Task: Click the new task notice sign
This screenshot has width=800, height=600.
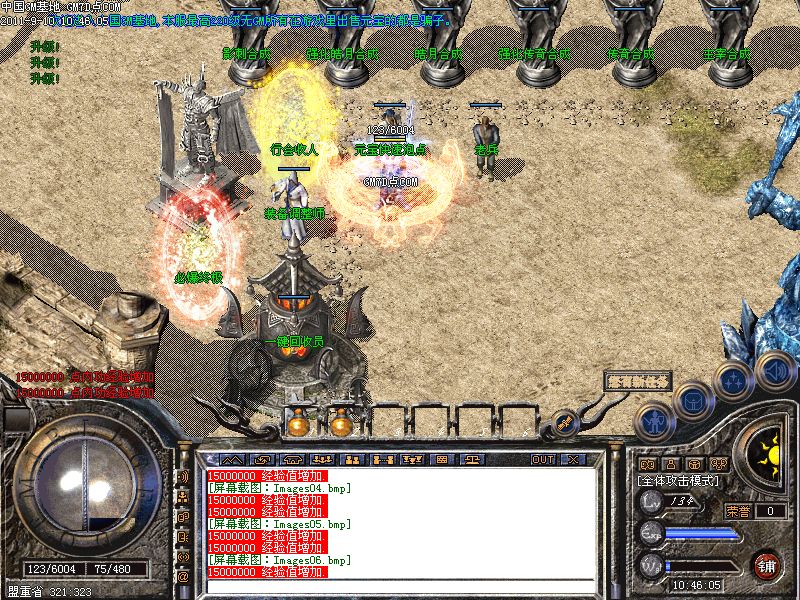Action: coord(637,382)
